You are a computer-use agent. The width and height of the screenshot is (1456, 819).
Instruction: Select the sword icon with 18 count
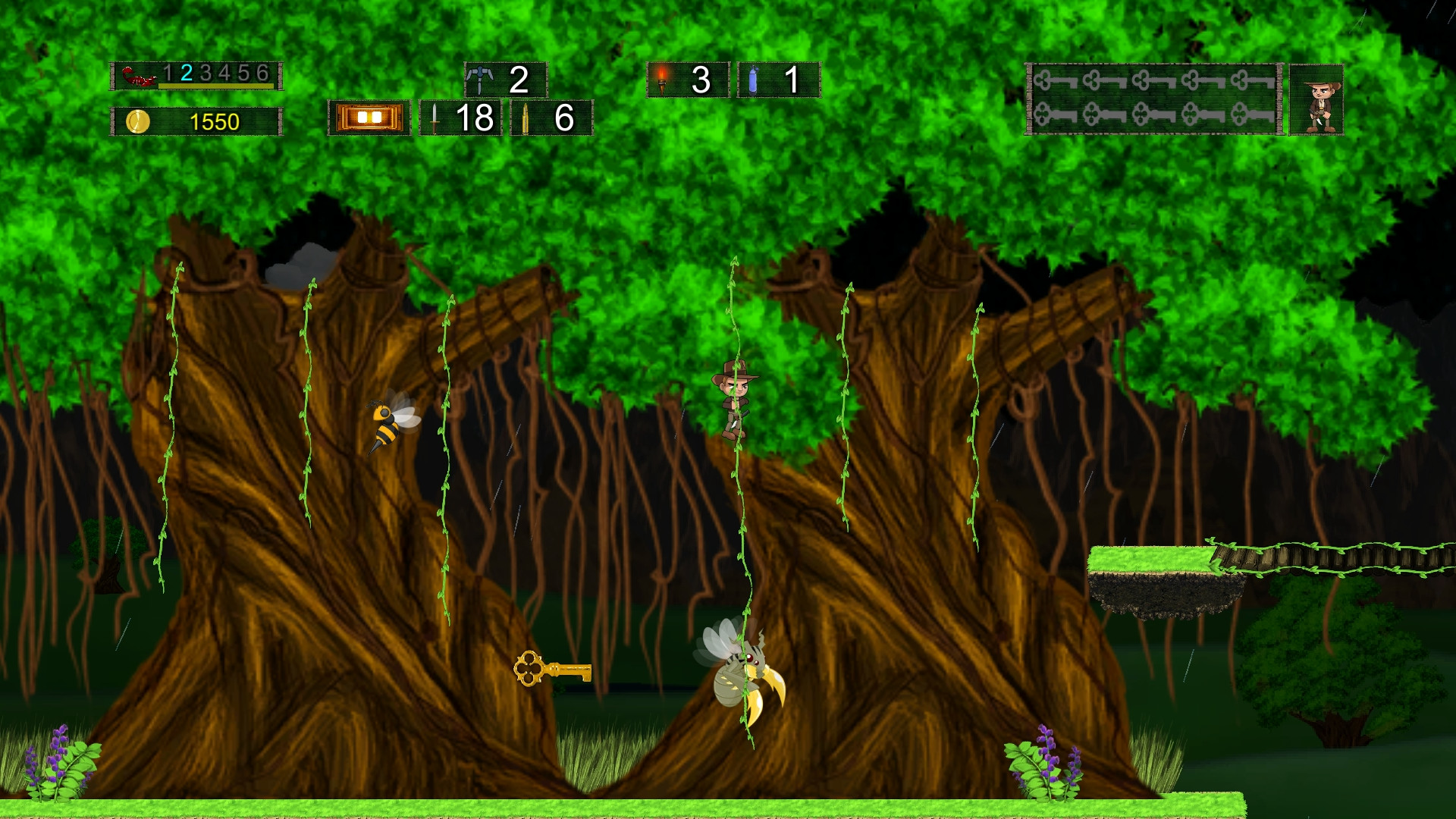[x=433, y=118]
